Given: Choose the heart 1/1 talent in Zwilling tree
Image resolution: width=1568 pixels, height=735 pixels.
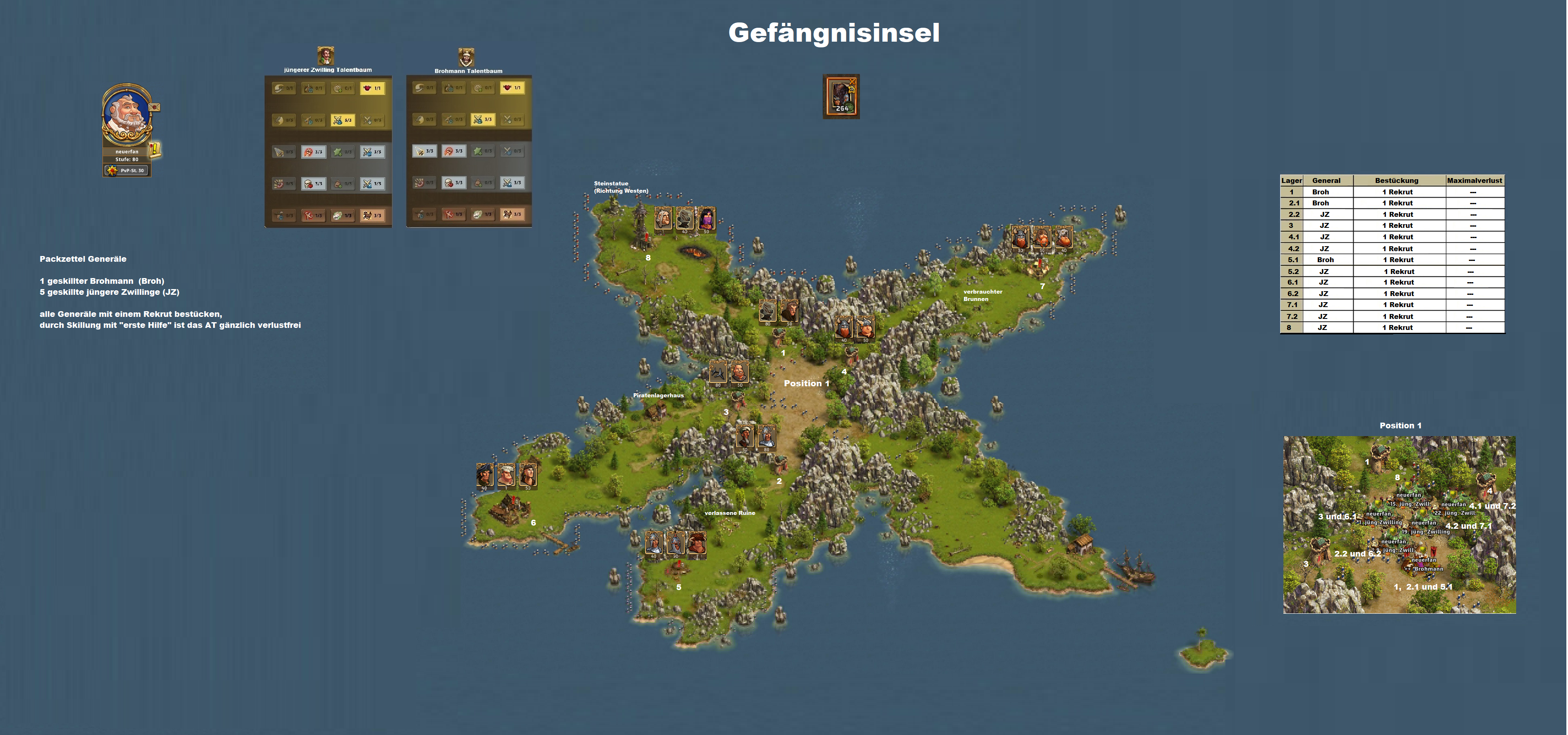Looking at the screenshot, I should point(372,88).
